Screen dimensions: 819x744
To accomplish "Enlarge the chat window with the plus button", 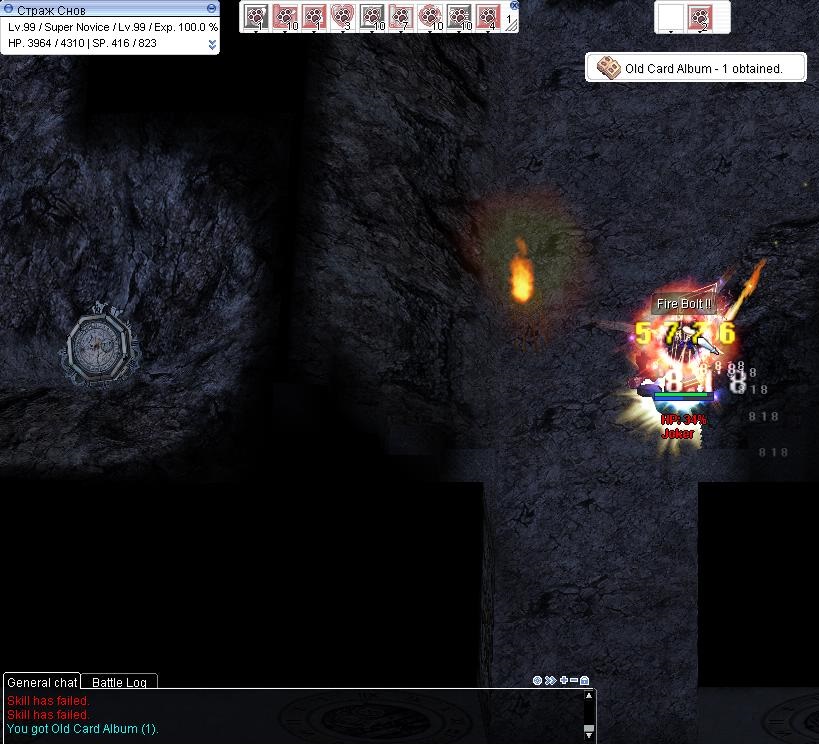I will (564, 681).
